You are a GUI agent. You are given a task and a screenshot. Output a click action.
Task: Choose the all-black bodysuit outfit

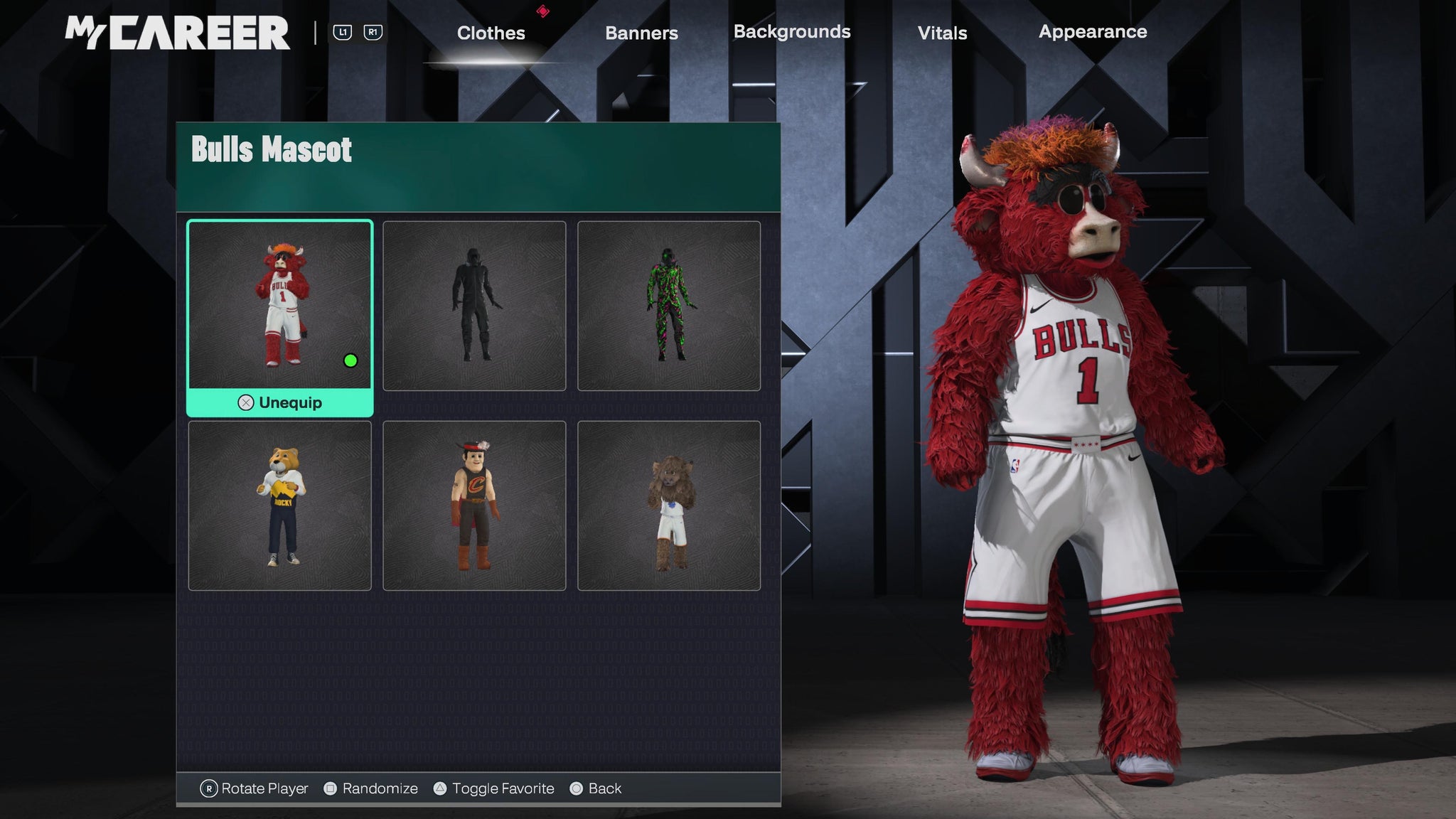tap(474, 306)
